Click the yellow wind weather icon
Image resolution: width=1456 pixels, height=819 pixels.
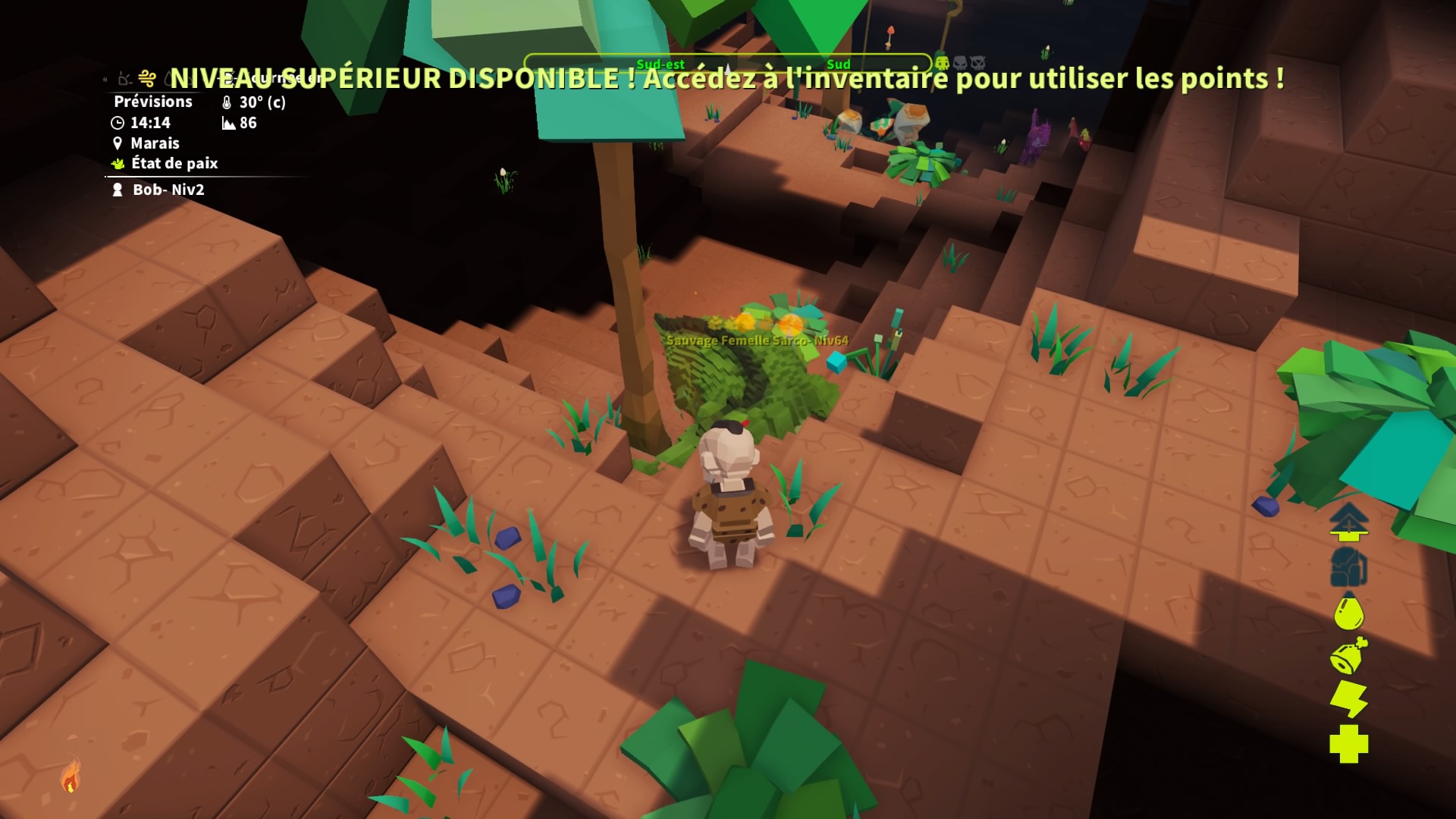tap(147, 78)
